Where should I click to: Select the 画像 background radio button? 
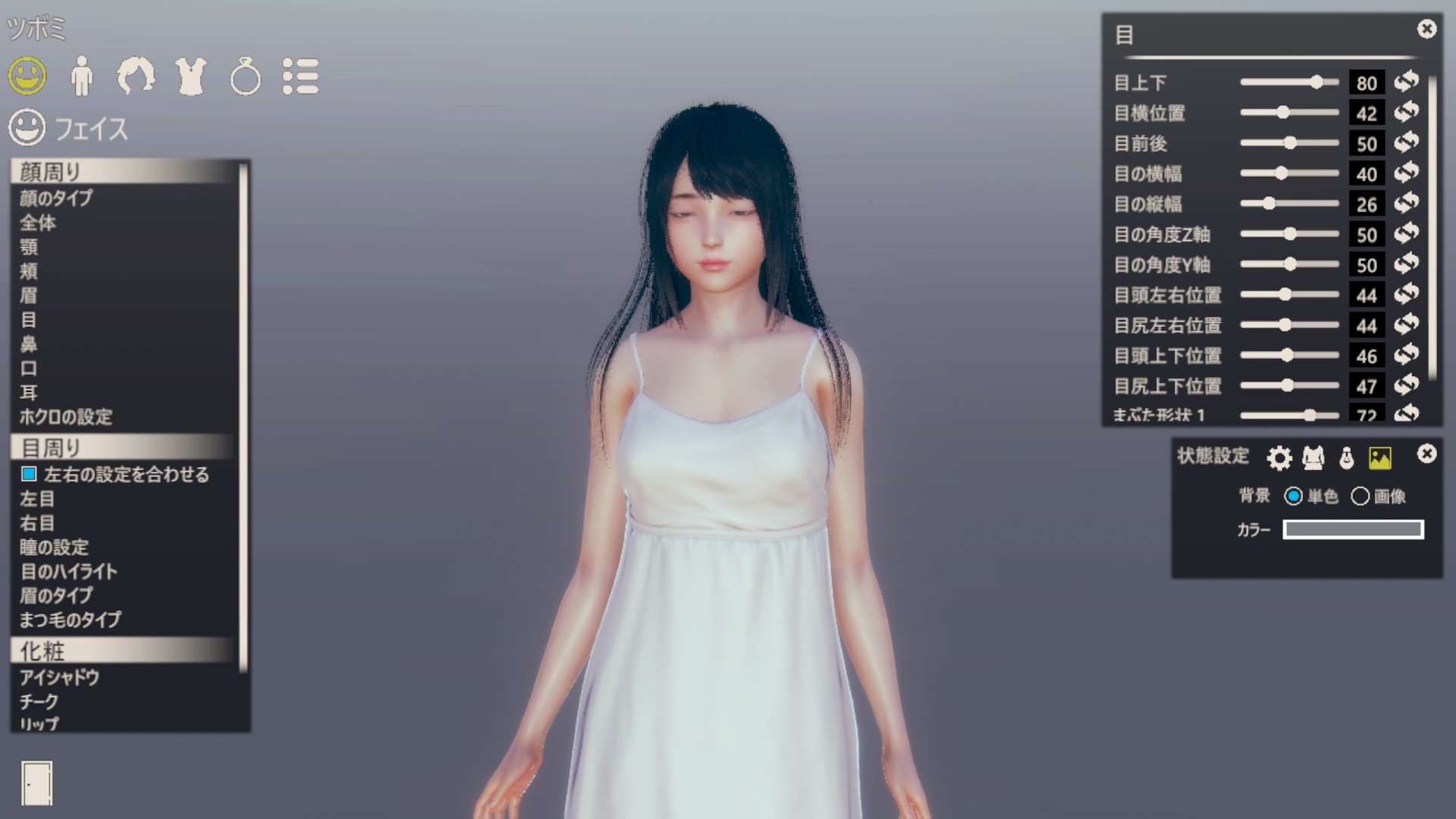point(1360,496)
